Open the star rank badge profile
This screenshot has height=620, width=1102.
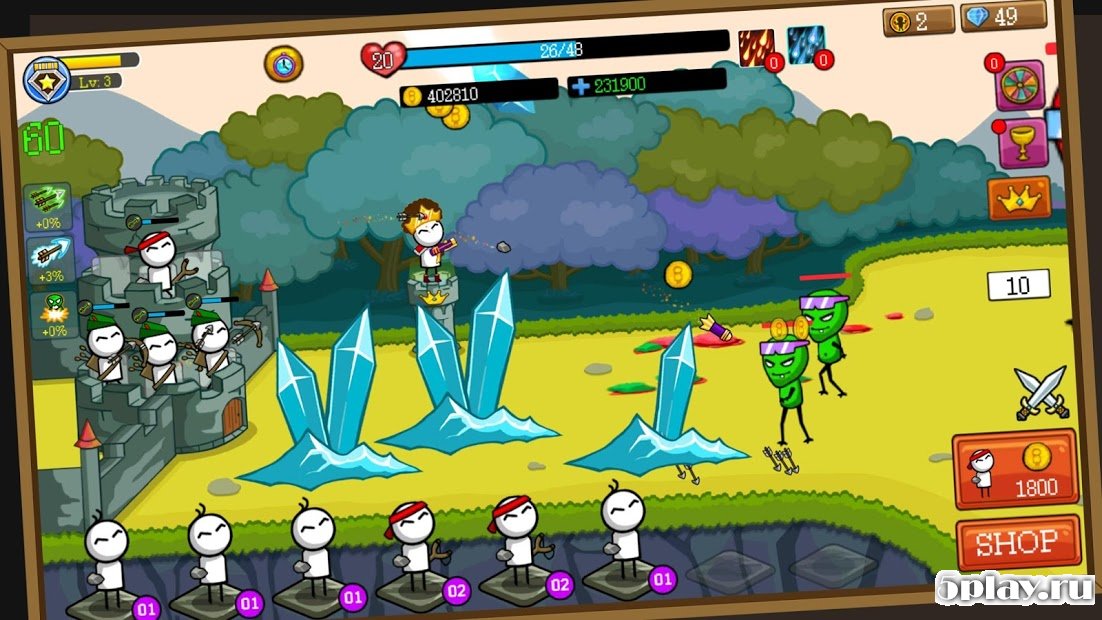point(46,77)
